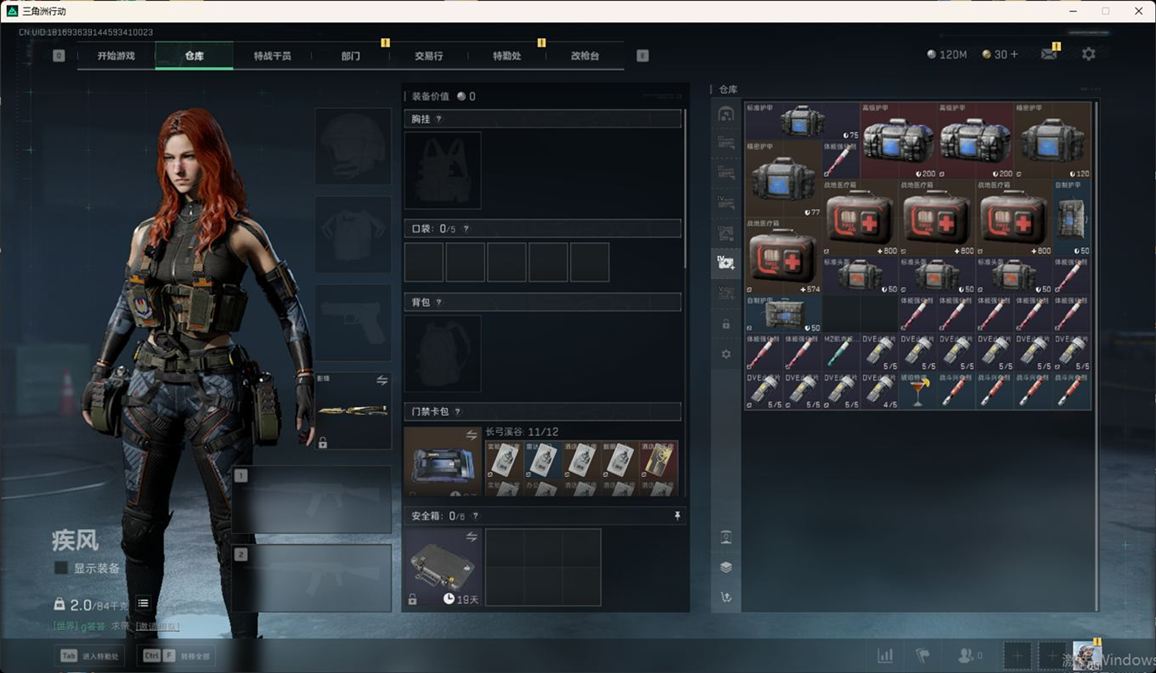Select the safe box case slot
Viewport: 1156px width, 673px height.
443,567
